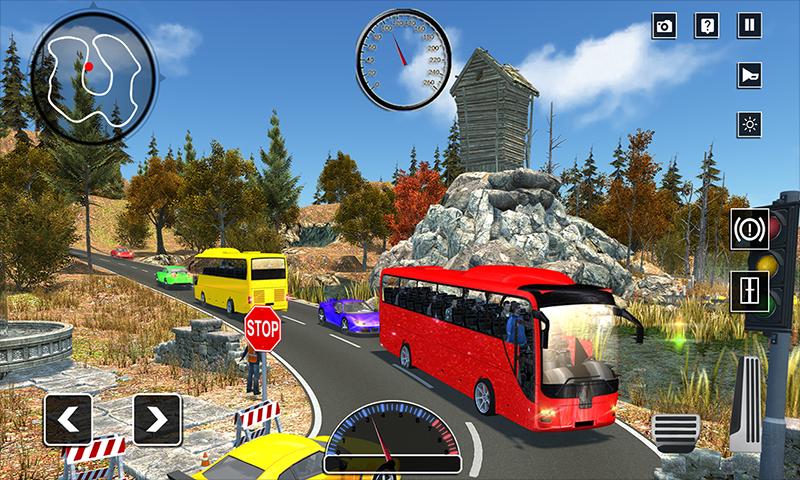
Task: Sound the bus horn
Action: point(749,75)
